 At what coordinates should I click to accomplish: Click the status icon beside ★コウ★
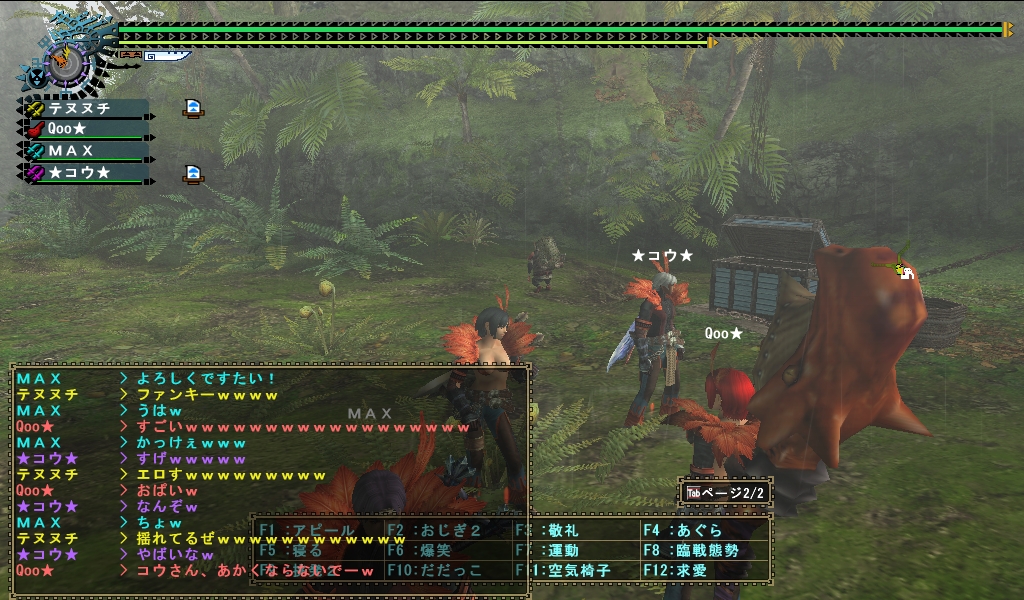click(x=194, y=174)
